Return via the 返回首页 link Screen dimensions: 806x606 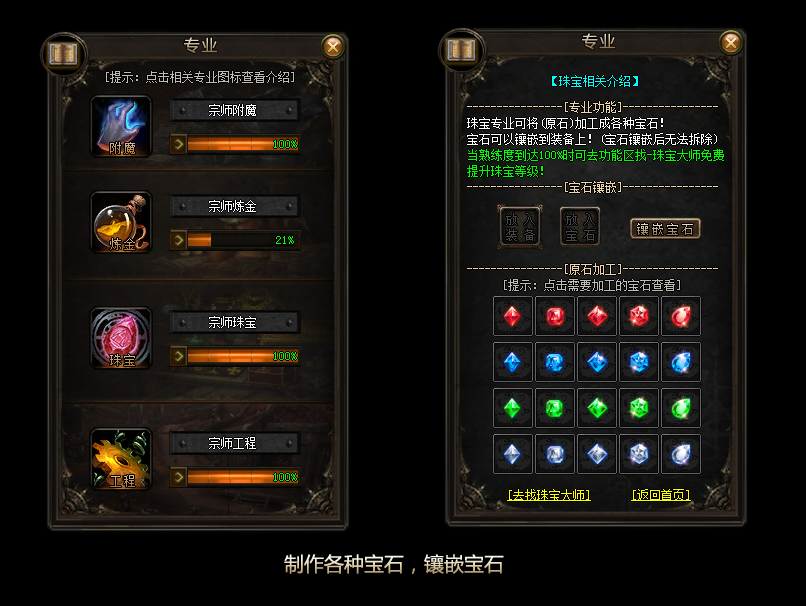[x=661, y=495]
